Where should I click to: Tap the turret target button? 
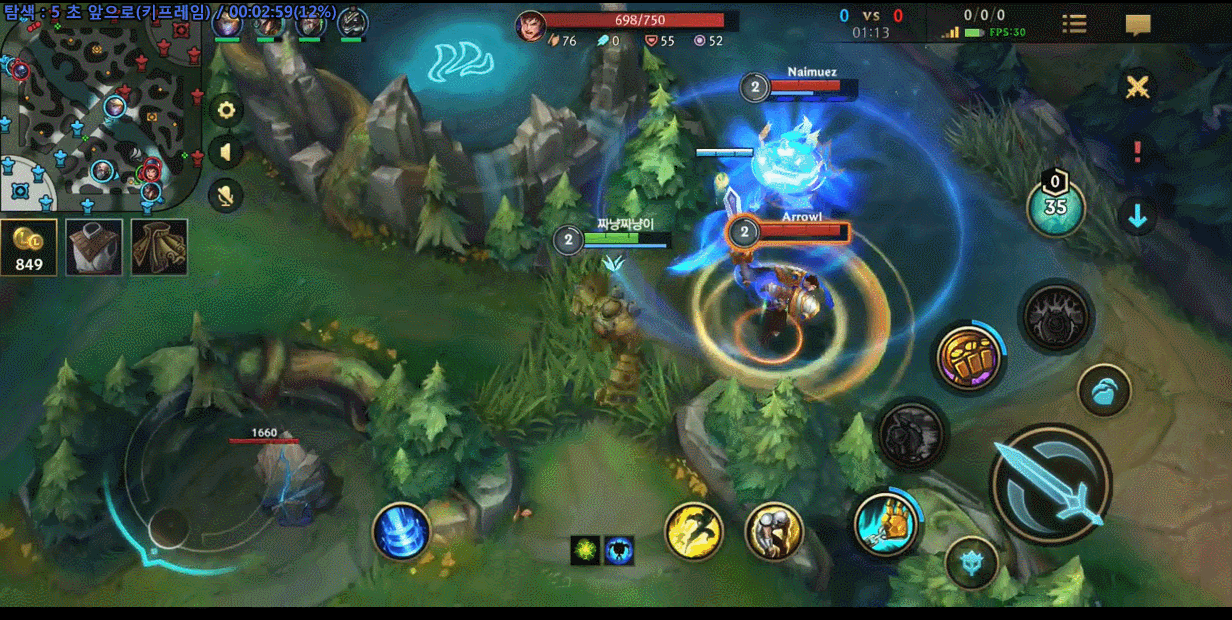pyautogui.click(x=971, y=564)
